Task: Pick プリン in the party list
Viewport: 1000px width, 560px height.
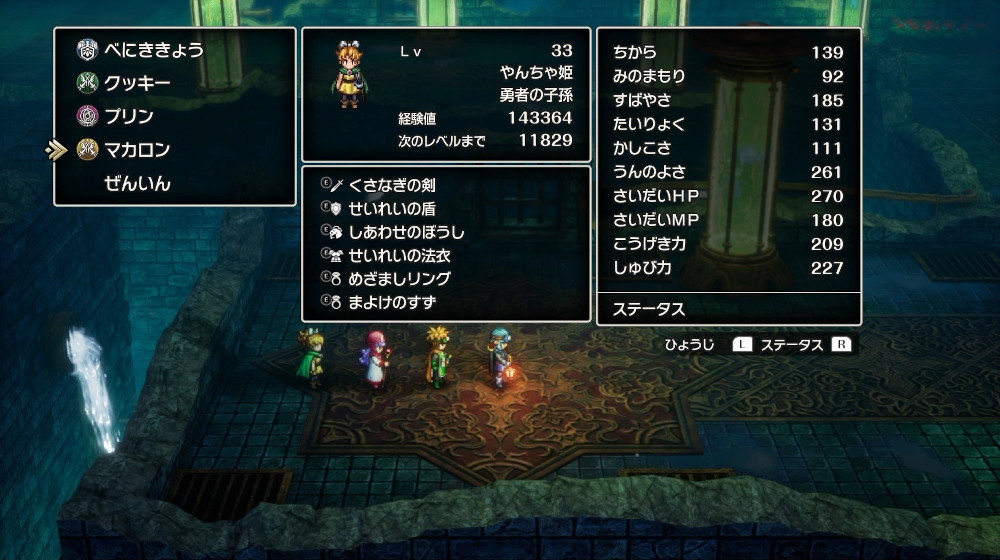Action: [129, 117]
